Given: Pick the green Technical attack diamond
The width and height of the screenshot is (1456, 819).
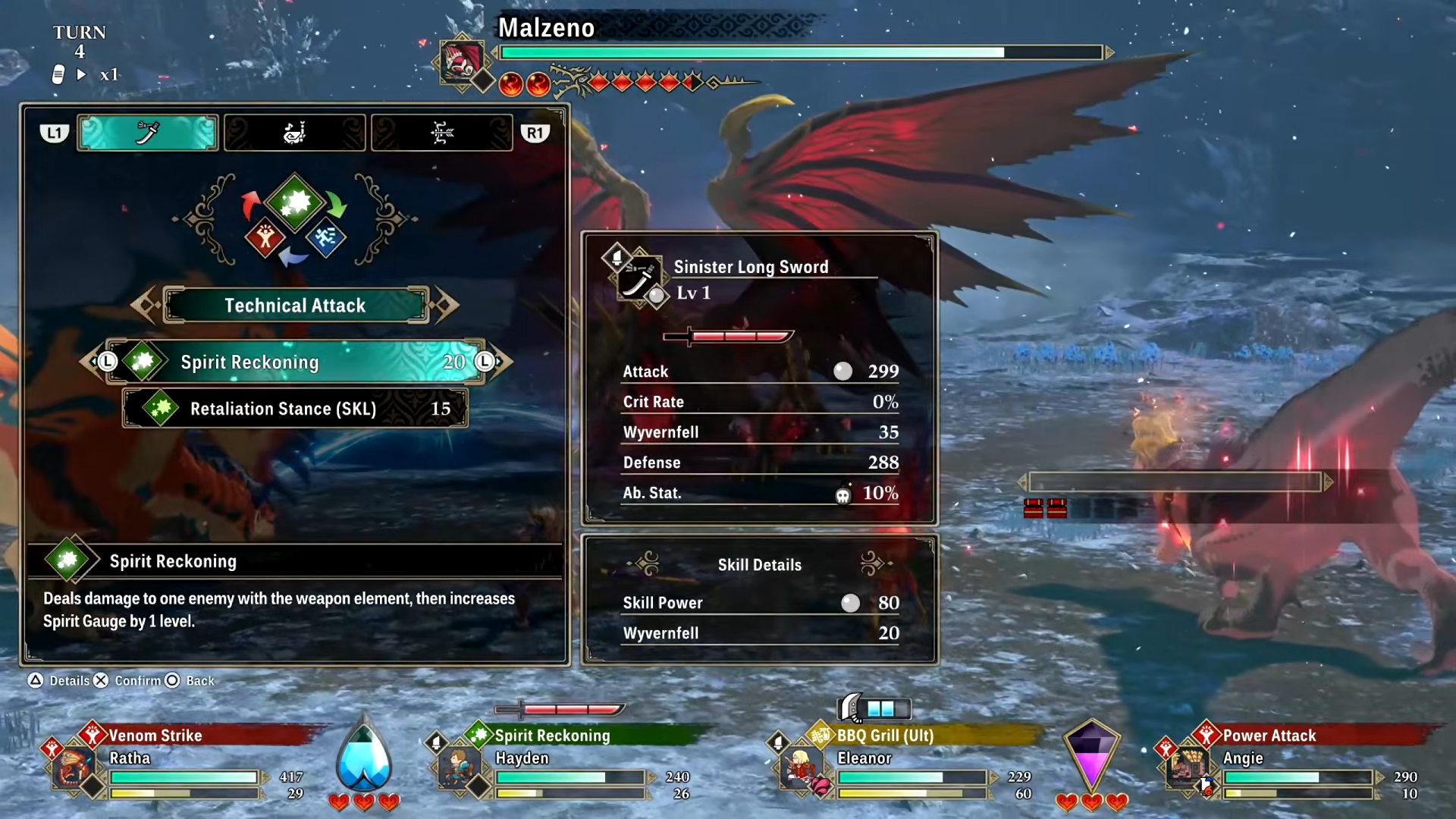Looking at the screenshot, I should 295,202.
